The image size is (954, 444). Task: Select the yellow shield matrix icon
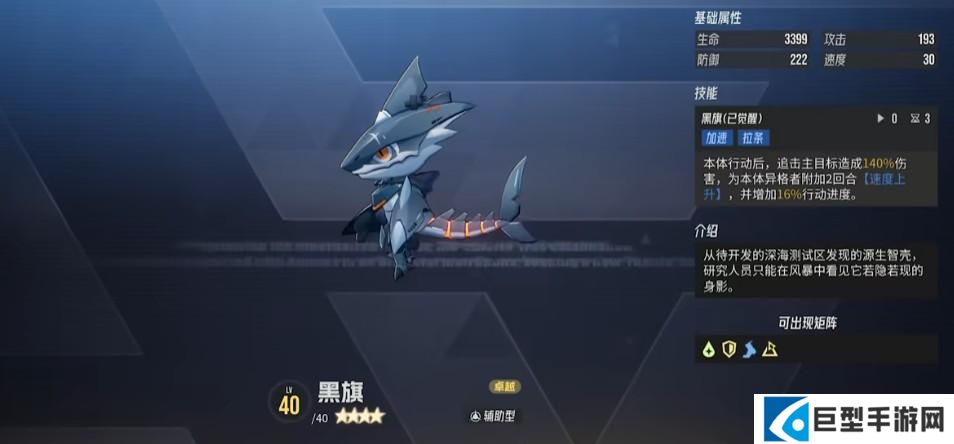(x=728, y=349)
